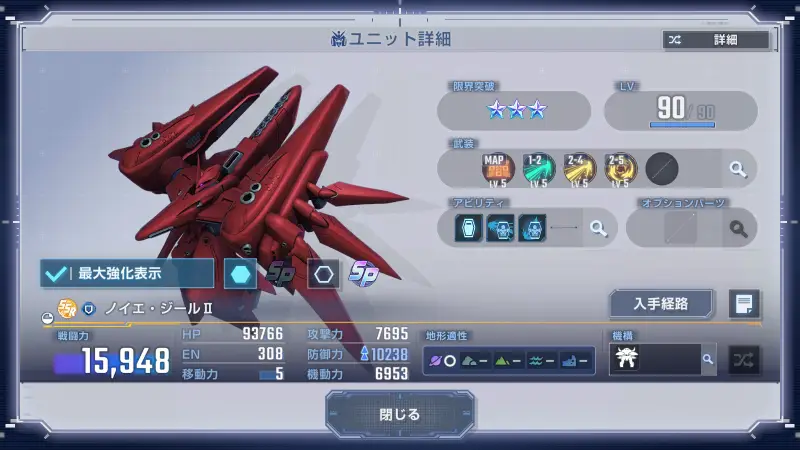Close the unit details with 閉じる

[400, 414]
